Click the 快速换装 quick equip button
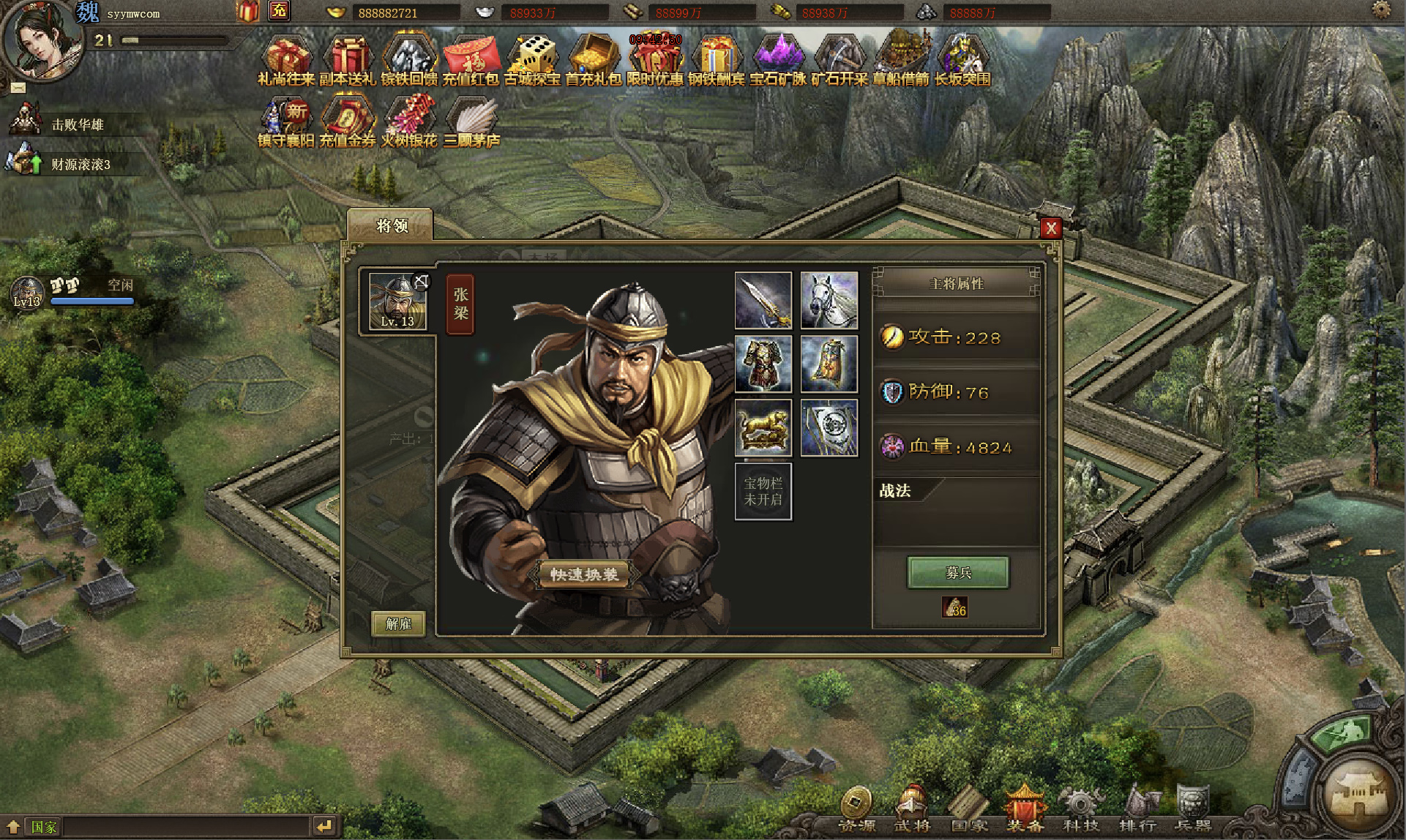Image resolution: width=1406 pixels, height=840 pixels. (x=583, y=574)
